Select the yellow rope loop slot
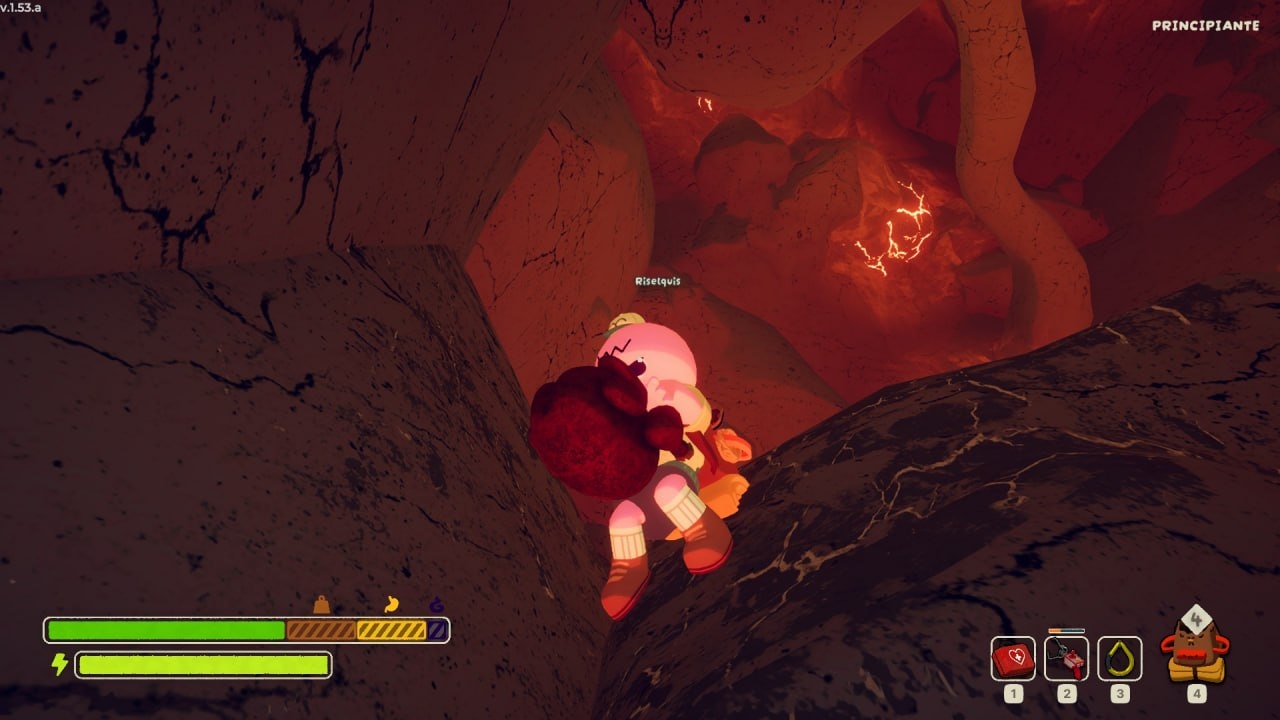The width and height of the screenshot is (1280, 720). [1119, 659]
